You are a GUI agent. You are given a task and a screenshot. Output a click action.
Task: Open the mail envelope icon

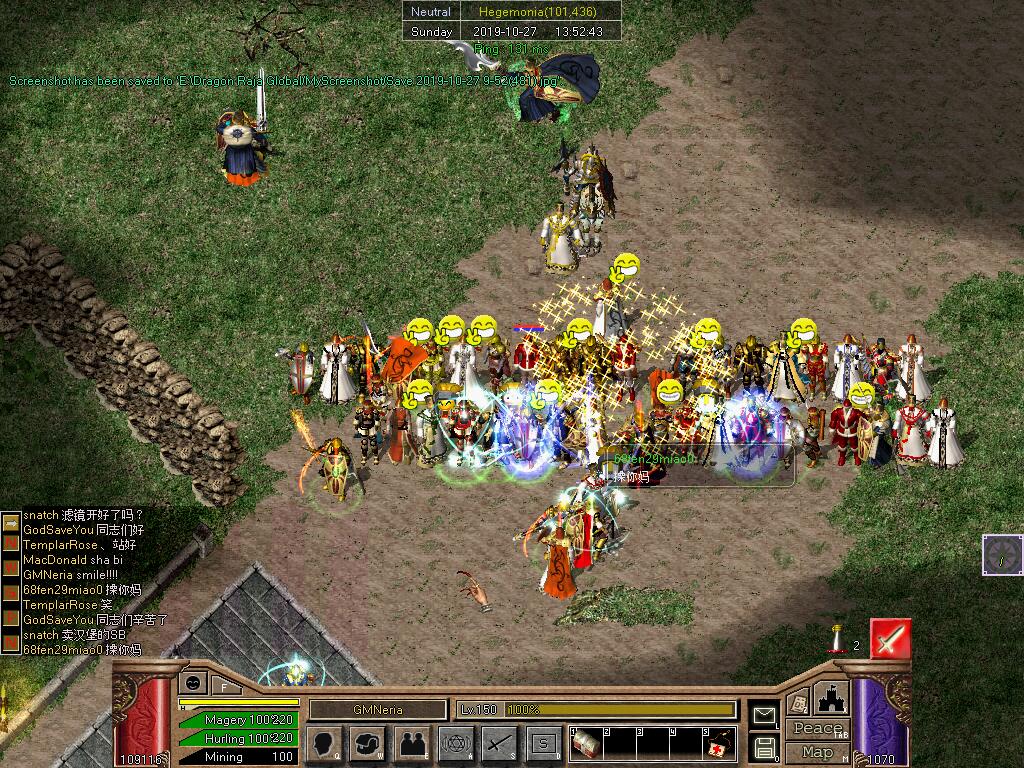coord(765,715)
